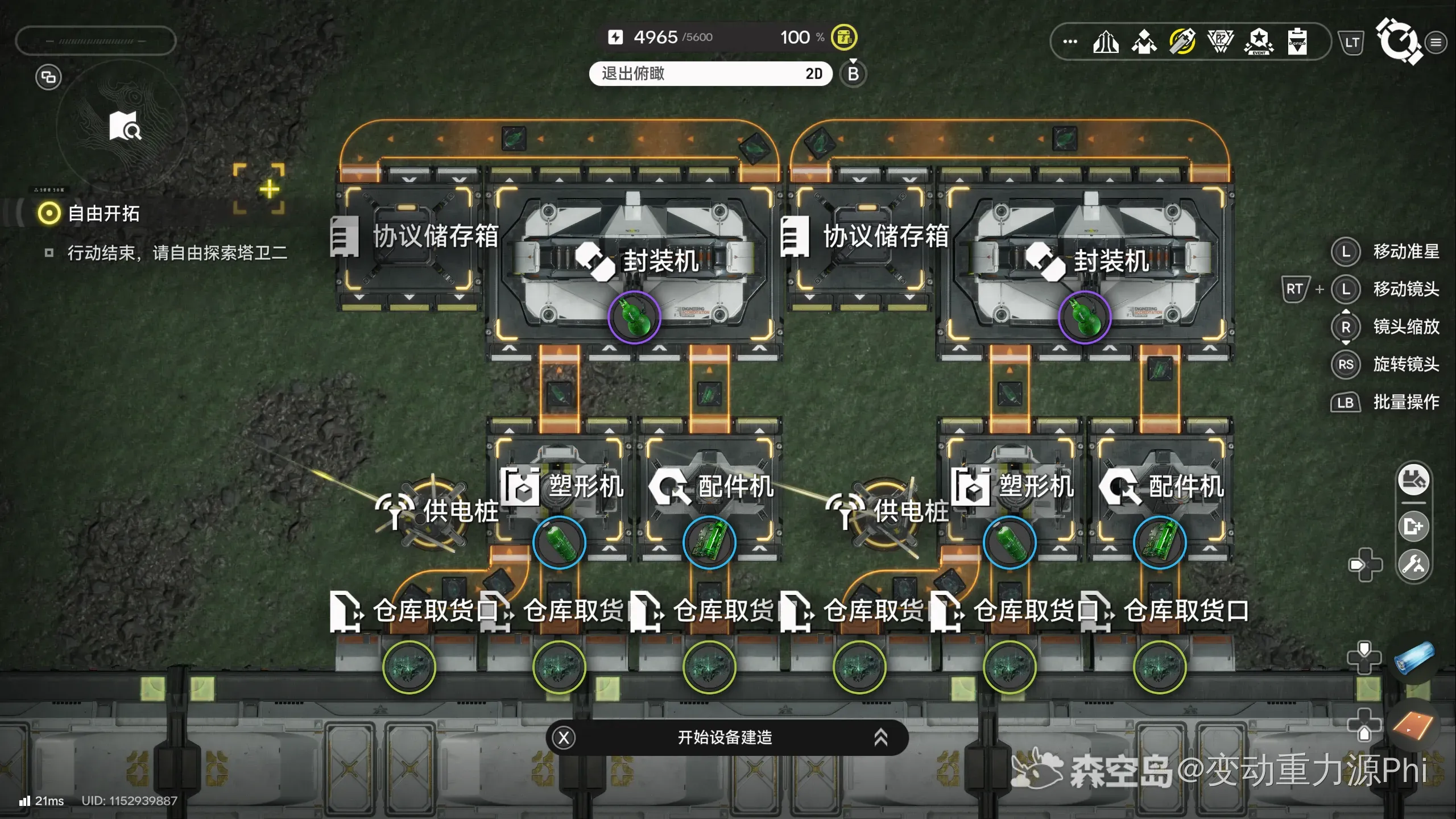
Task: Open the hamburger main menu button
Action: (1436, 42)
